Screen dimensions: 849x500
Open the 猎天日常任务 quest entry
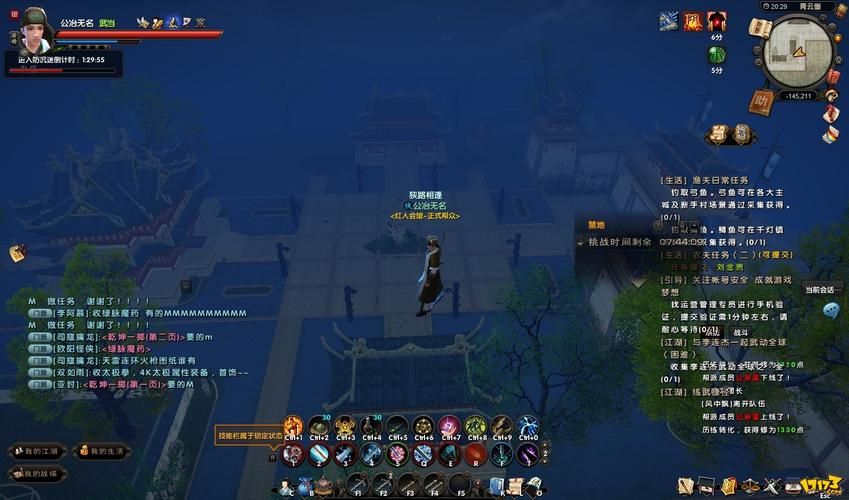712,181
